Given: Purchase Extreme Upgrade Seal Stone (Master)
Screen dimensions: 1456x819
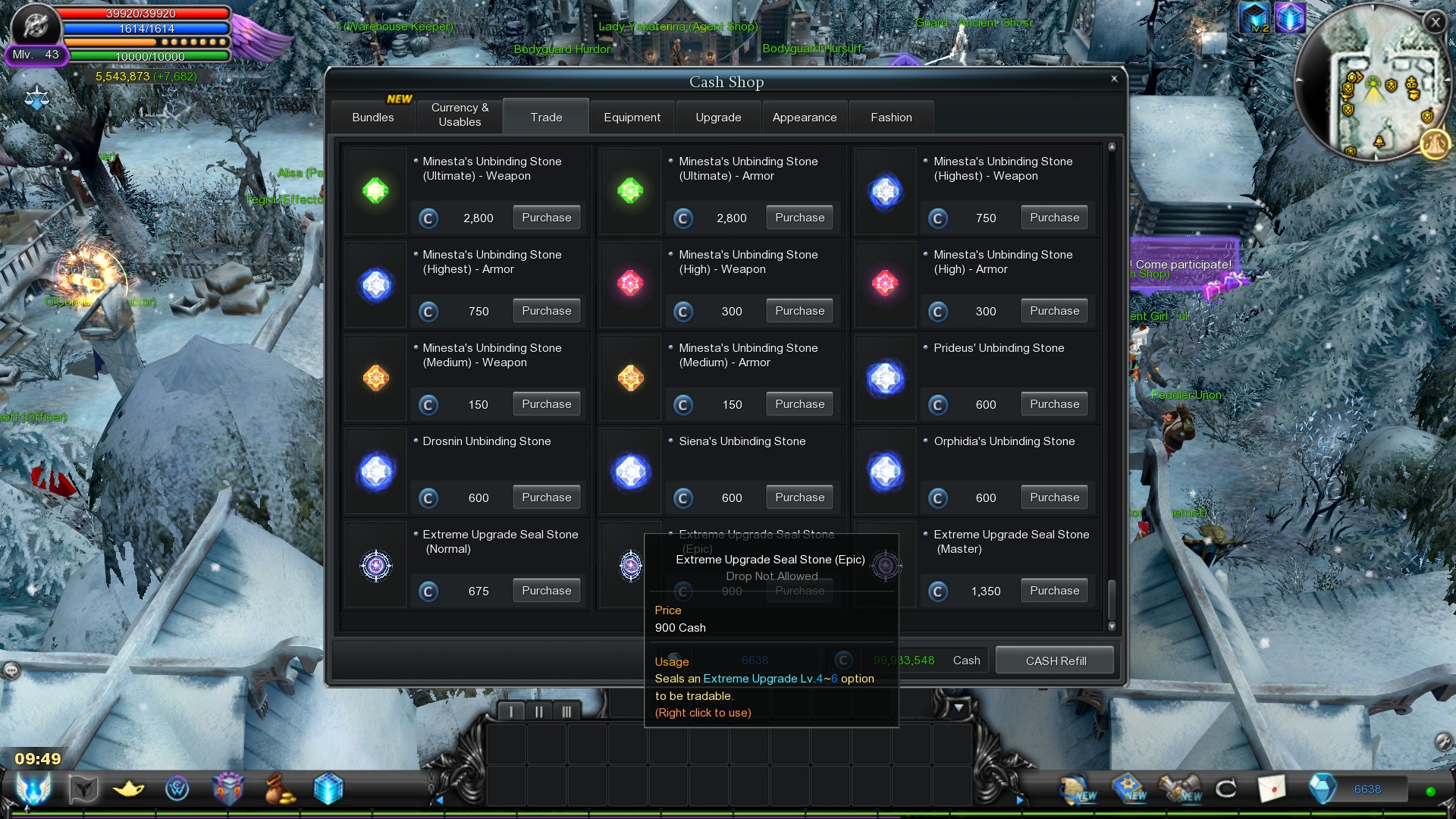Looking at the screenshot, I should 1054,591.
